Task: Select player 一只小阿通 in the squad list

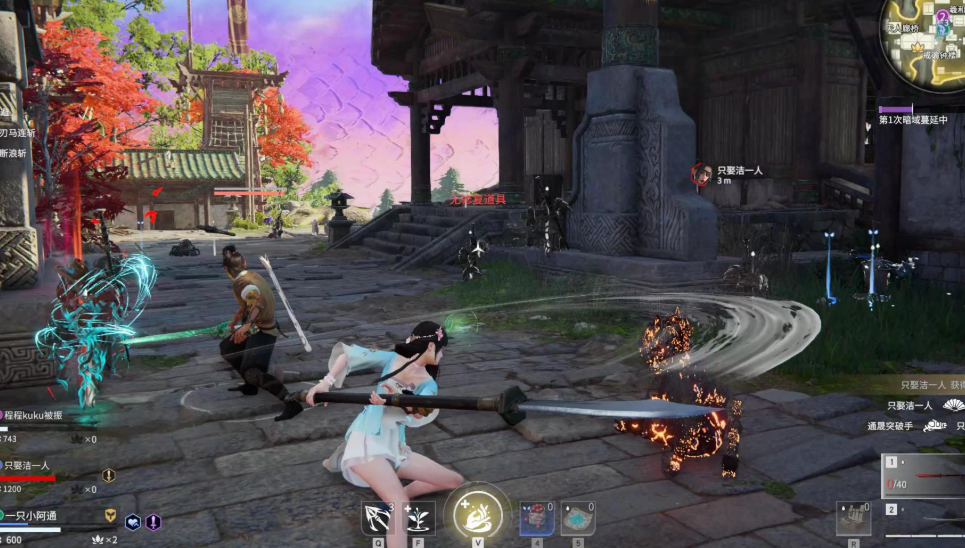Action: (x=35, y=515)
